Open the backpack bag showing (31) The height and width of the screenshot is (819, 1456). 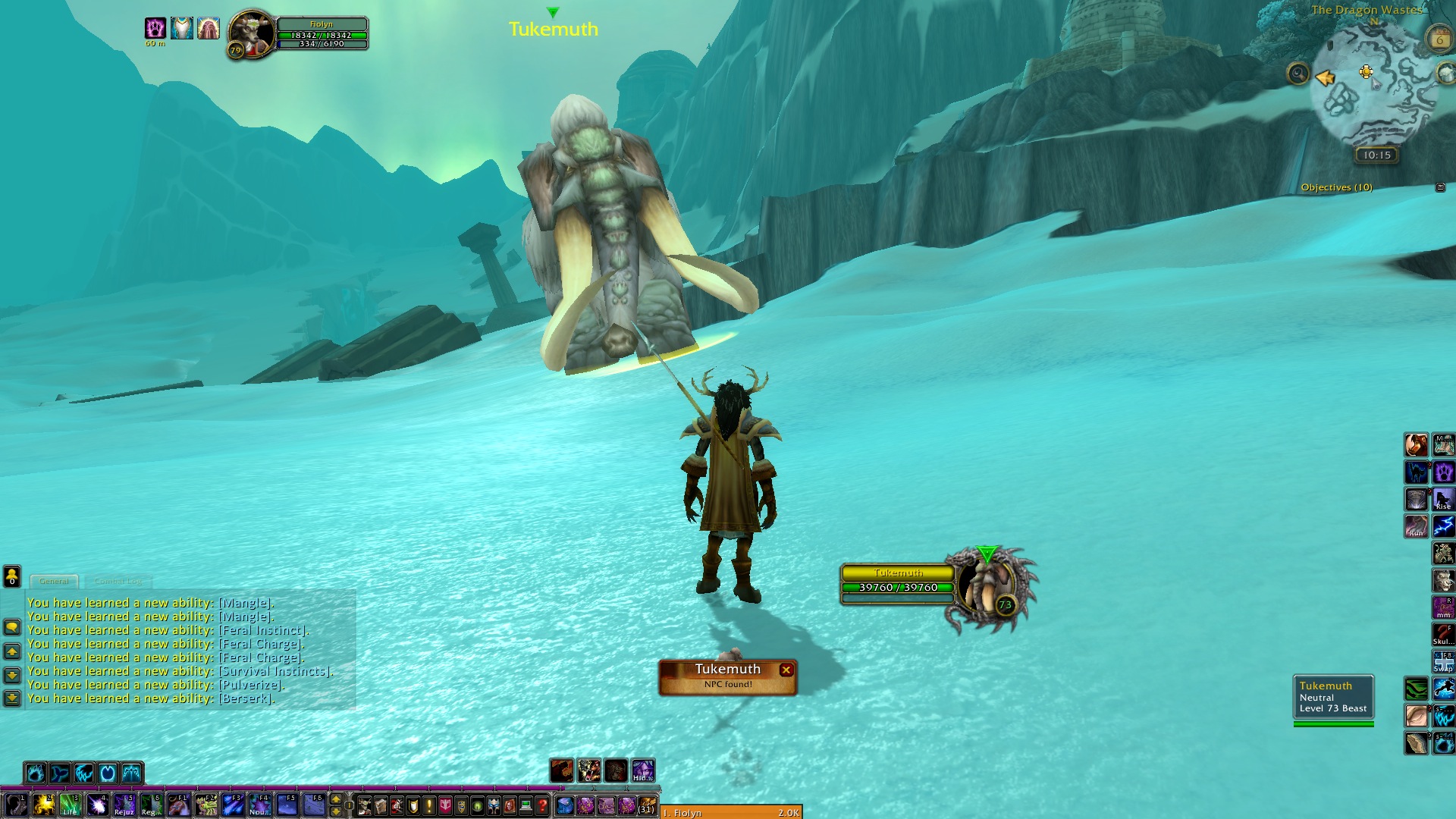click(646, 805)
